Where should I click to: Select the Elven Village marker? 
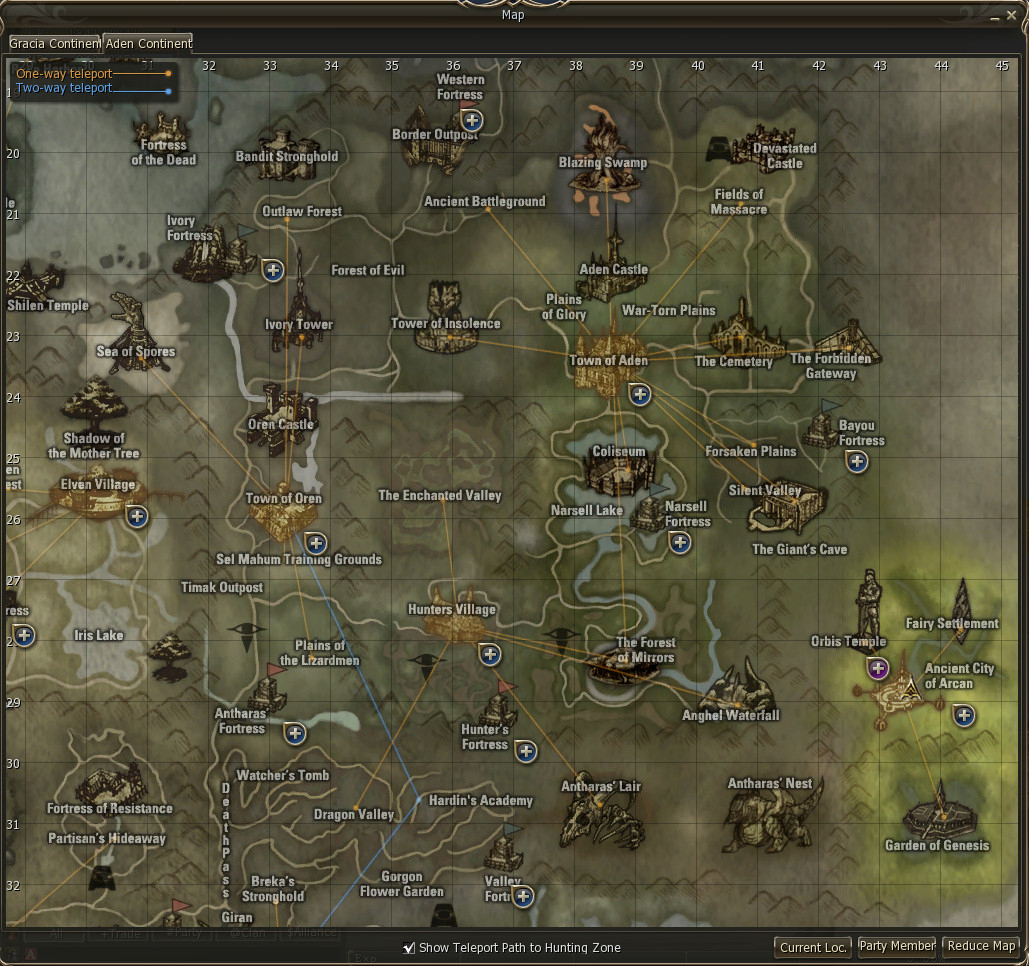click(x=97, y=497)
